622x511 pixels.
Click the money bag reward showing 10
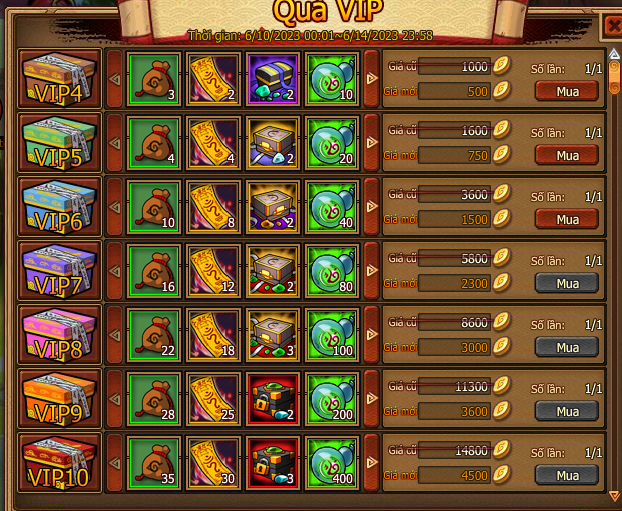click(x=153, y=206)
